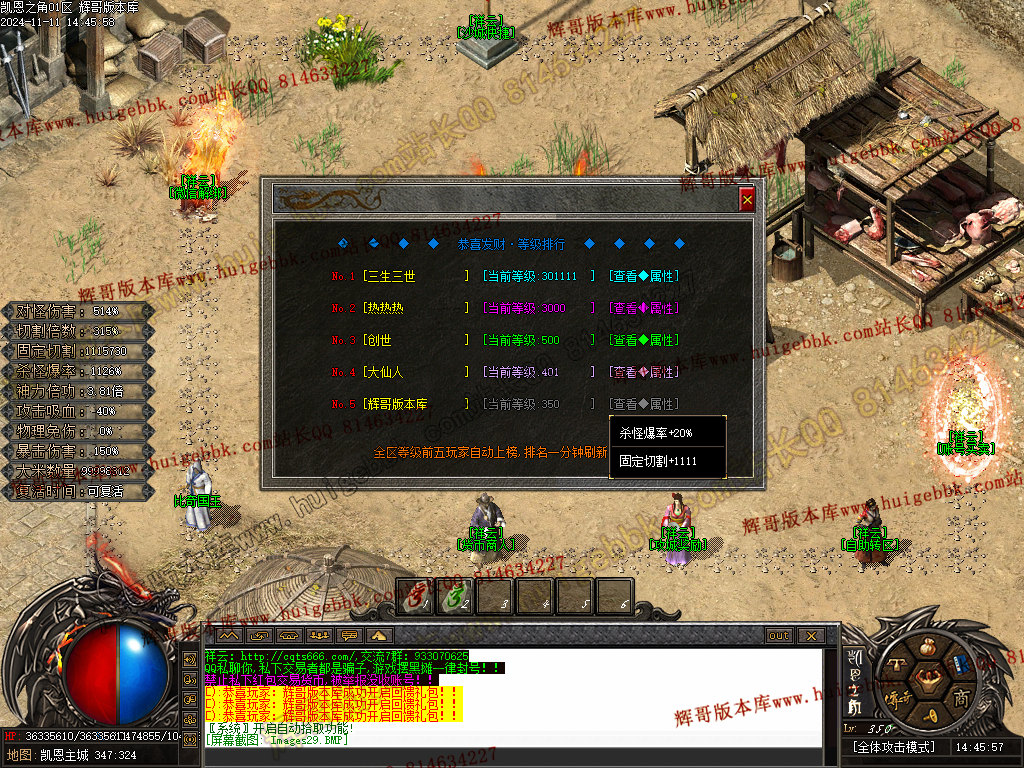Close the level ranking window

click(x=747, y=199)
